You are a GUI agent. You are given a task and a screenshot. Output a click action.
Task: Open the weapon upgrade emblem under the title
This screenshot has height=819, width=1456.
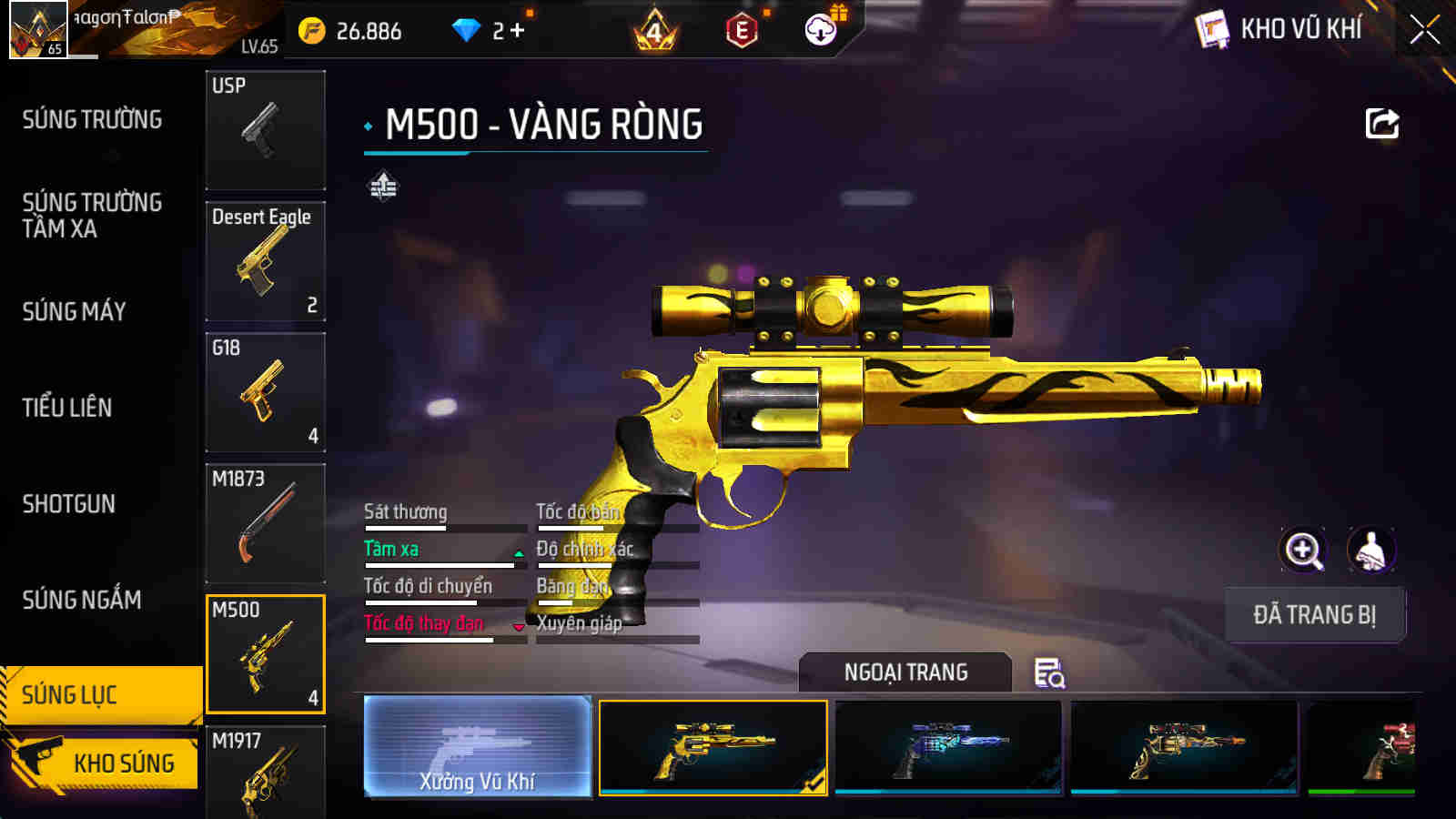point(381,188)
